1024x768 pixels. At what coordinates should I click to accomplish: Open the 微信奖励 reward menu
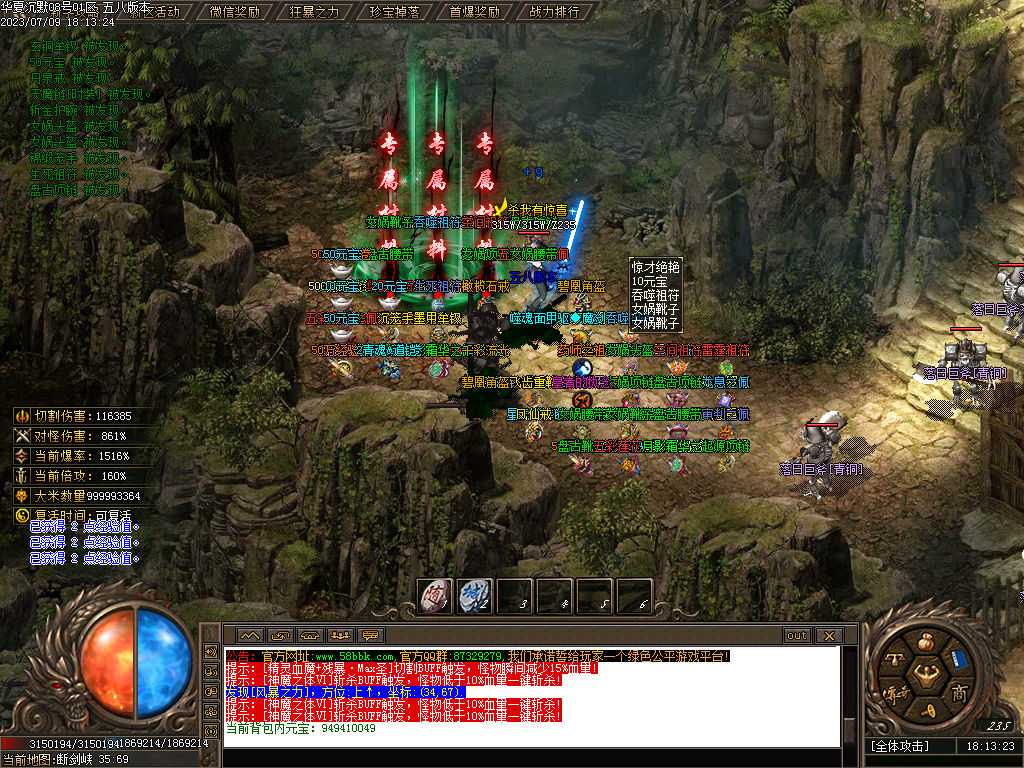[234, 12]
